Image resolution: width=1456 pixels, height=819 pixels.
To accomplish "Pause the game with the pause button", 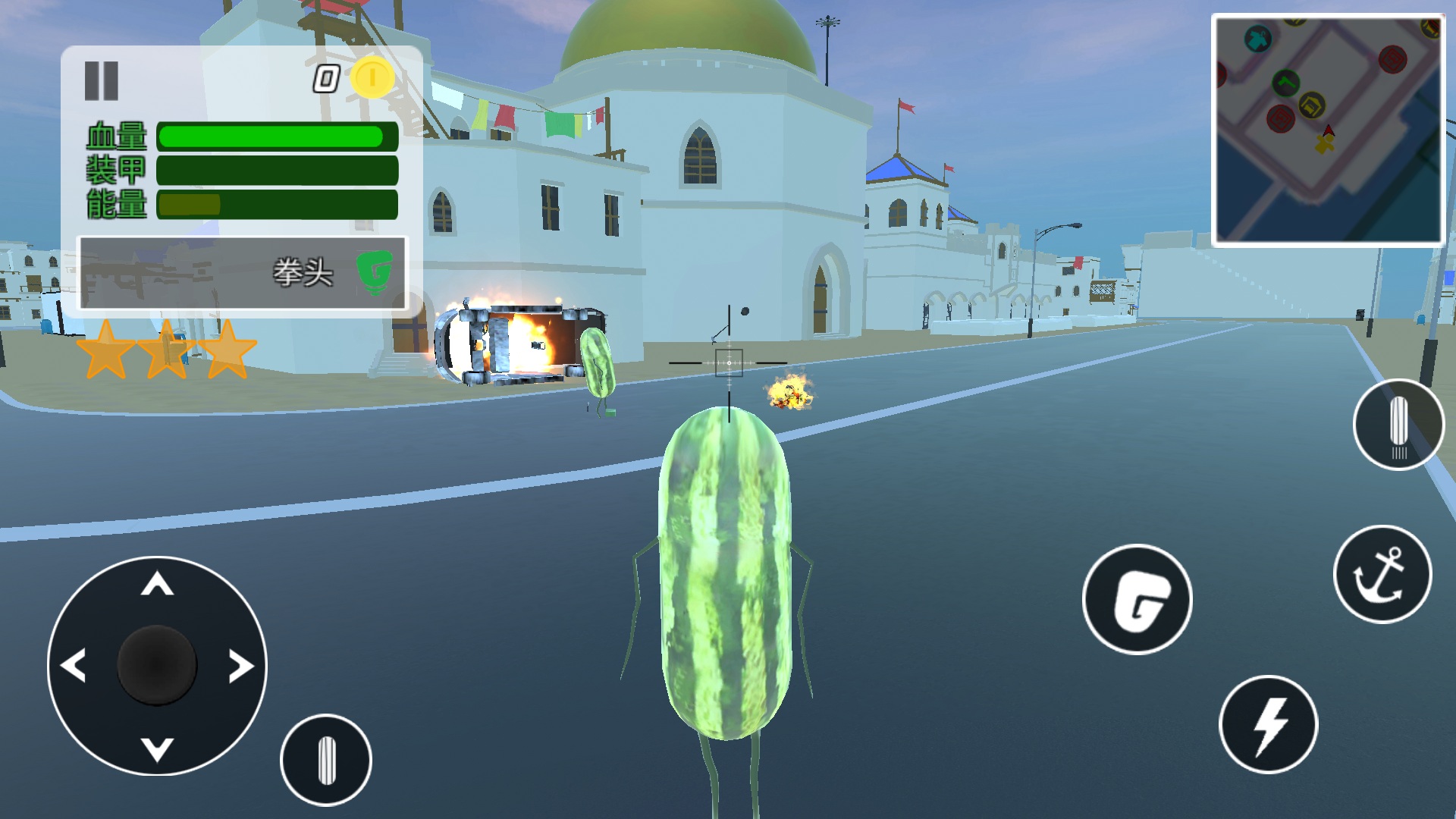I will point(101,81).
